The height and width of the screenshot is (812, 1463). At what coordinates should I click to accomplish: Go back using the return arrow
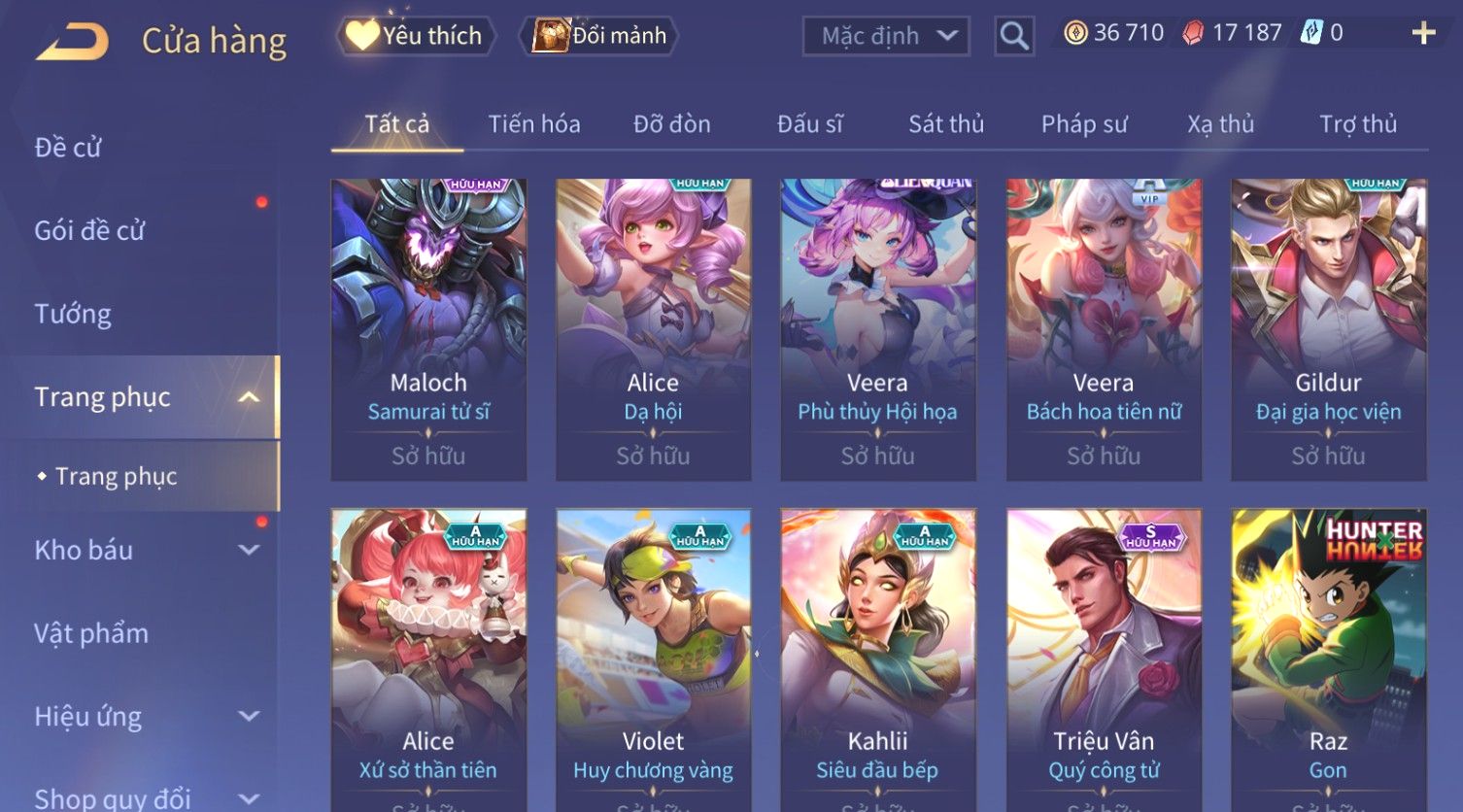point(72,42)
